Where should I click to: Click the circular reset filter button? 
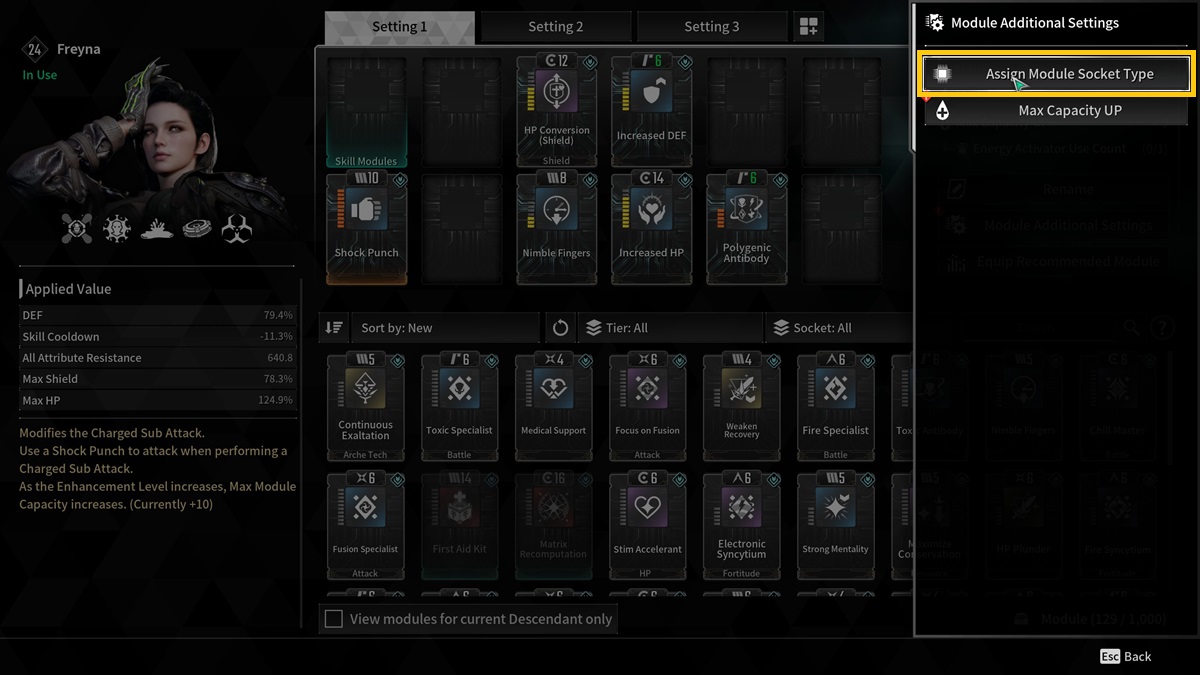point(560,328)
